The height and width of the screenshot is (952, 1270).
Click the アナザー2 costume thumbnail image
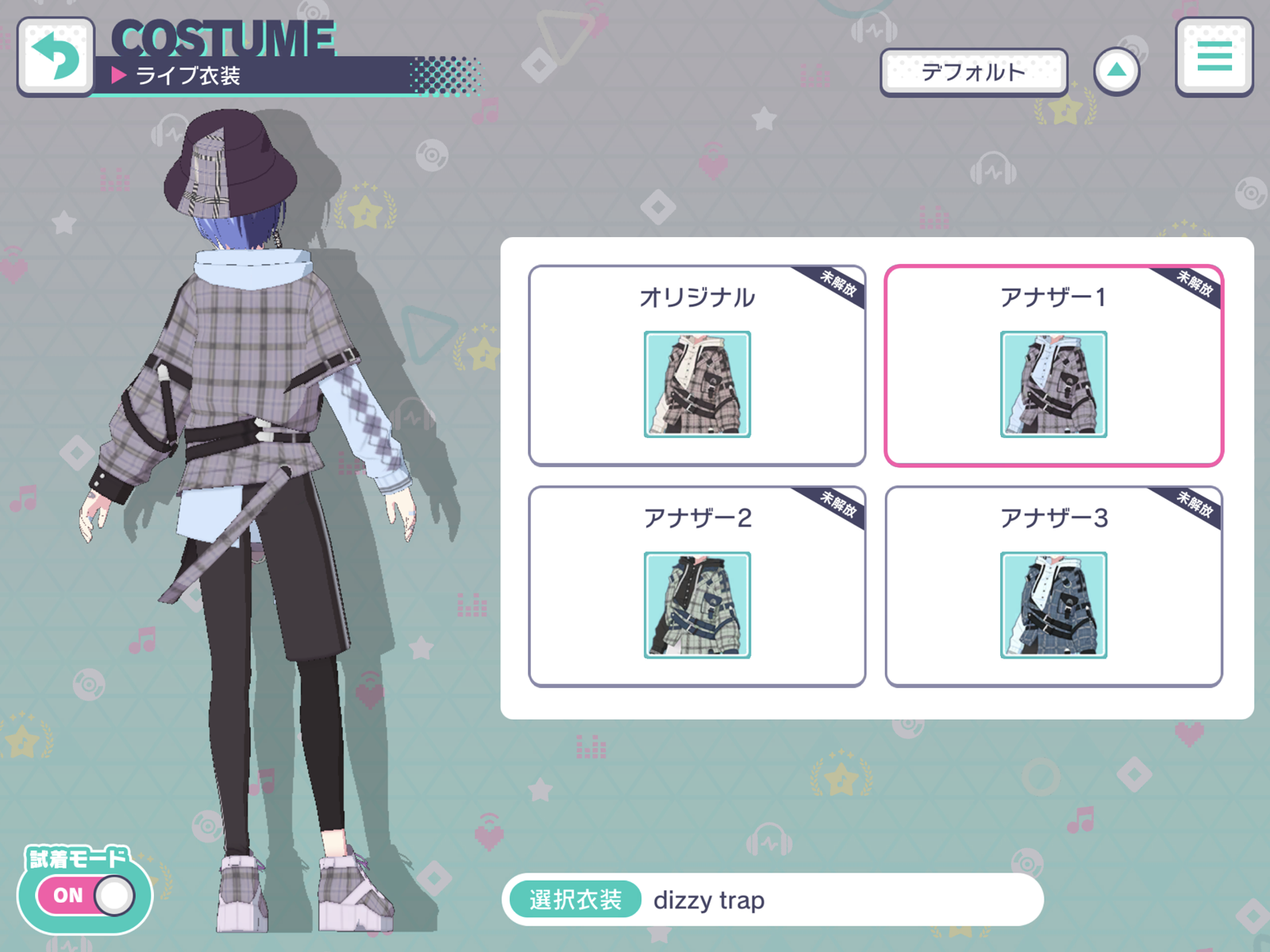pos(696,605)
